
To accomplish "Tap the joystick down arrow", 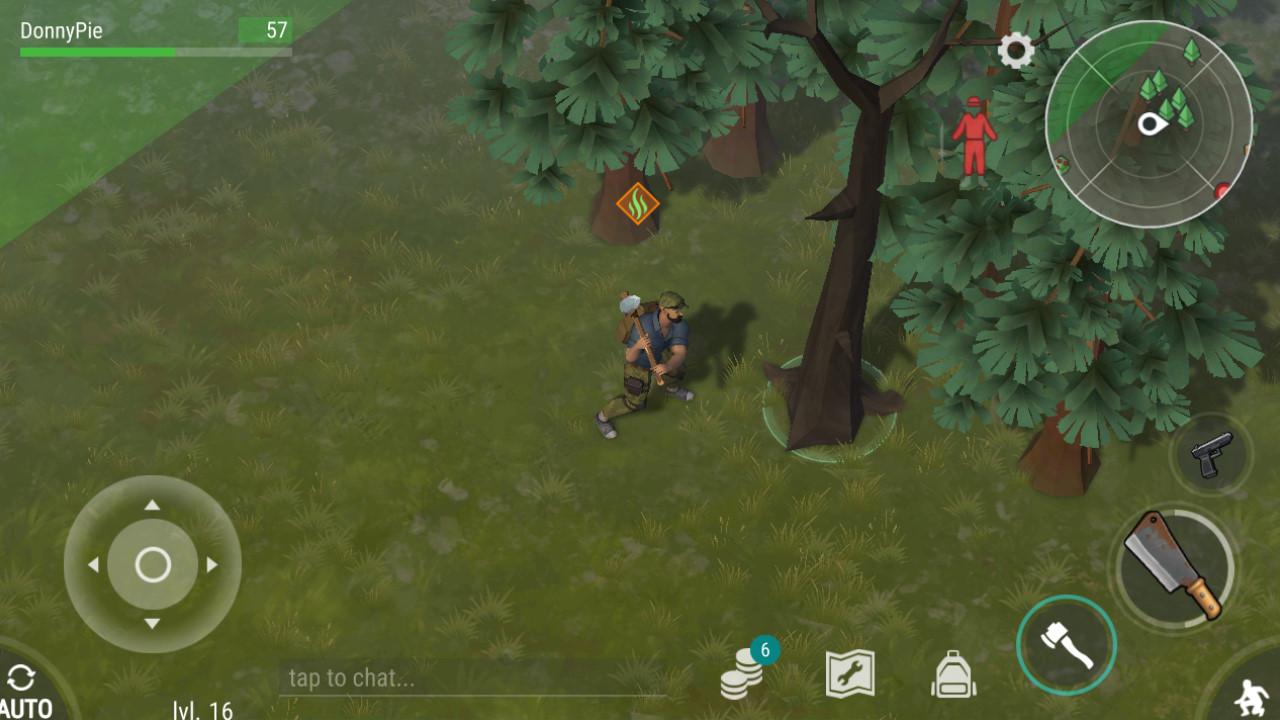I will click(x=152, y=624).
